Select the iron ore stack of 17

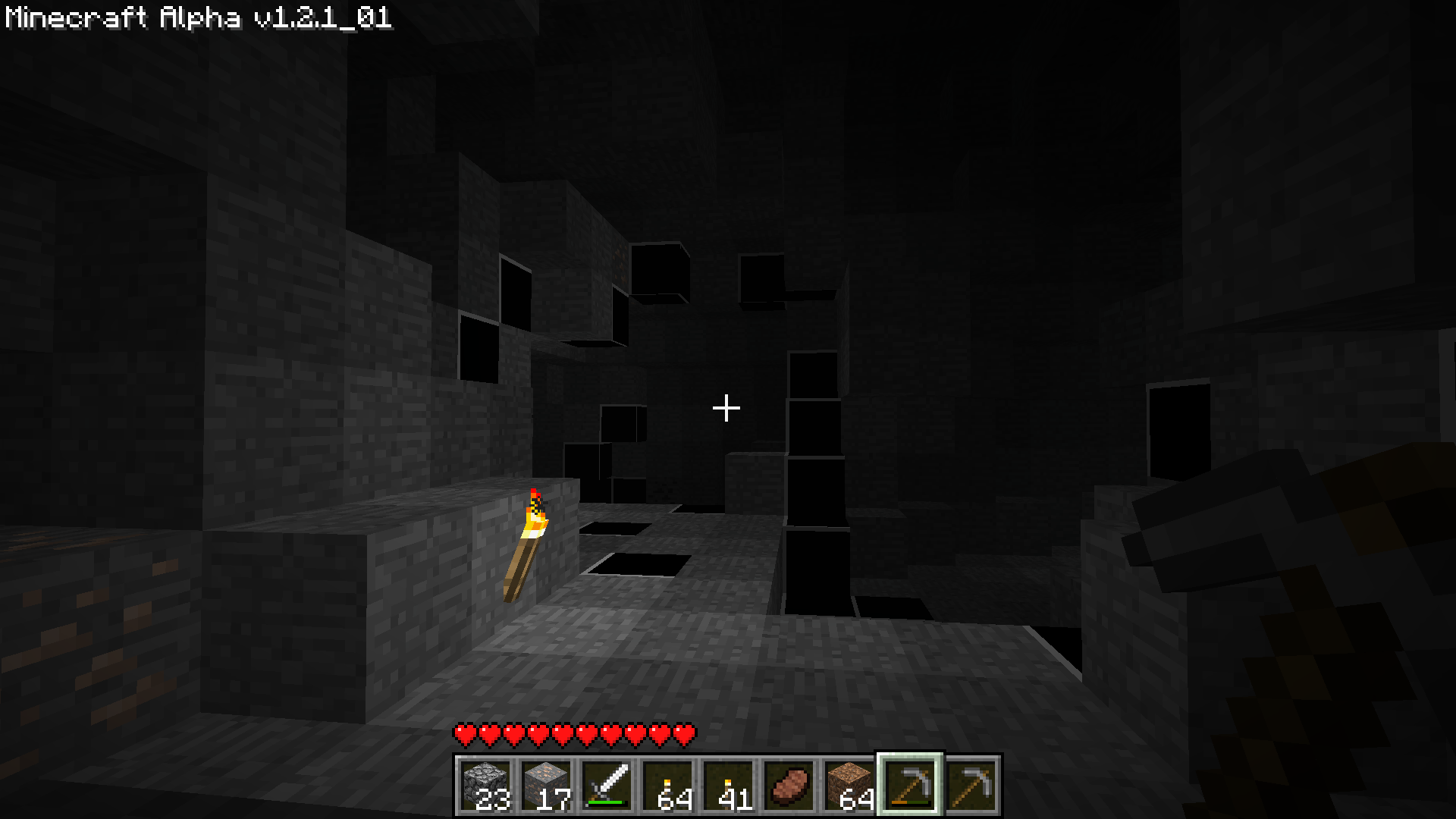pos(546,785)
